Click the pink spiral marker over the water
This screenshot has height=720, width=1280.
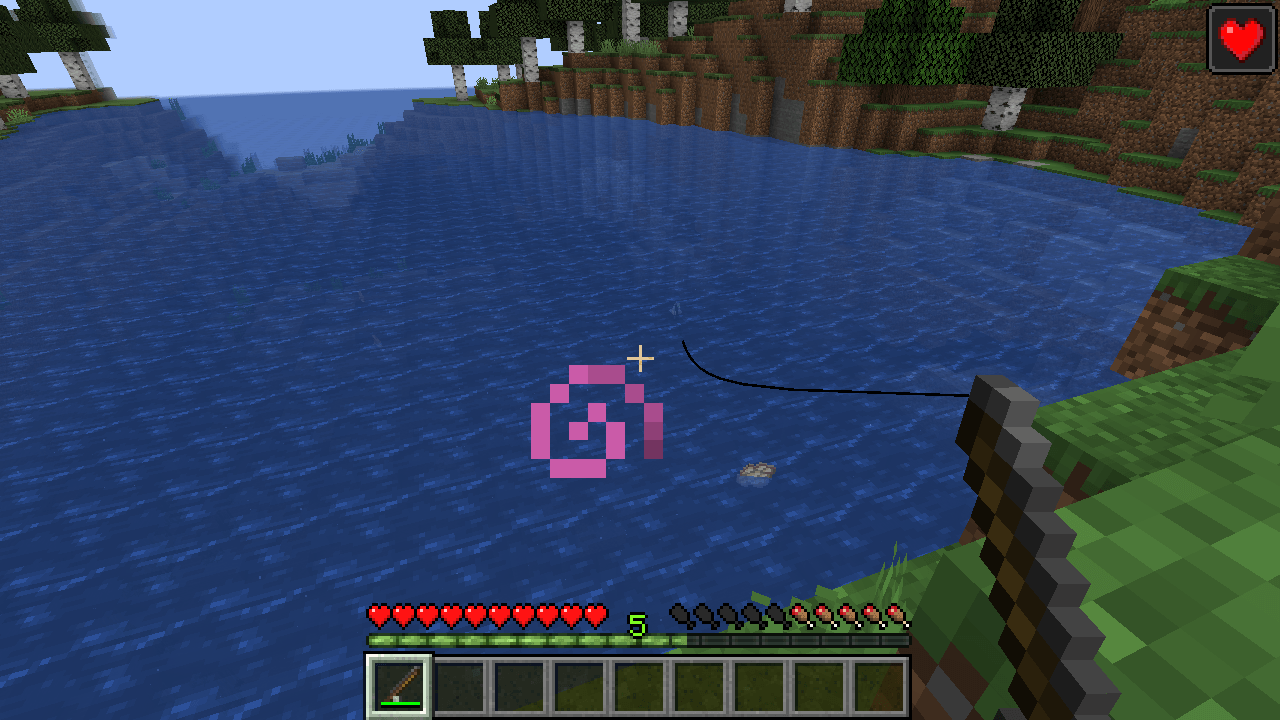(598, 420)
